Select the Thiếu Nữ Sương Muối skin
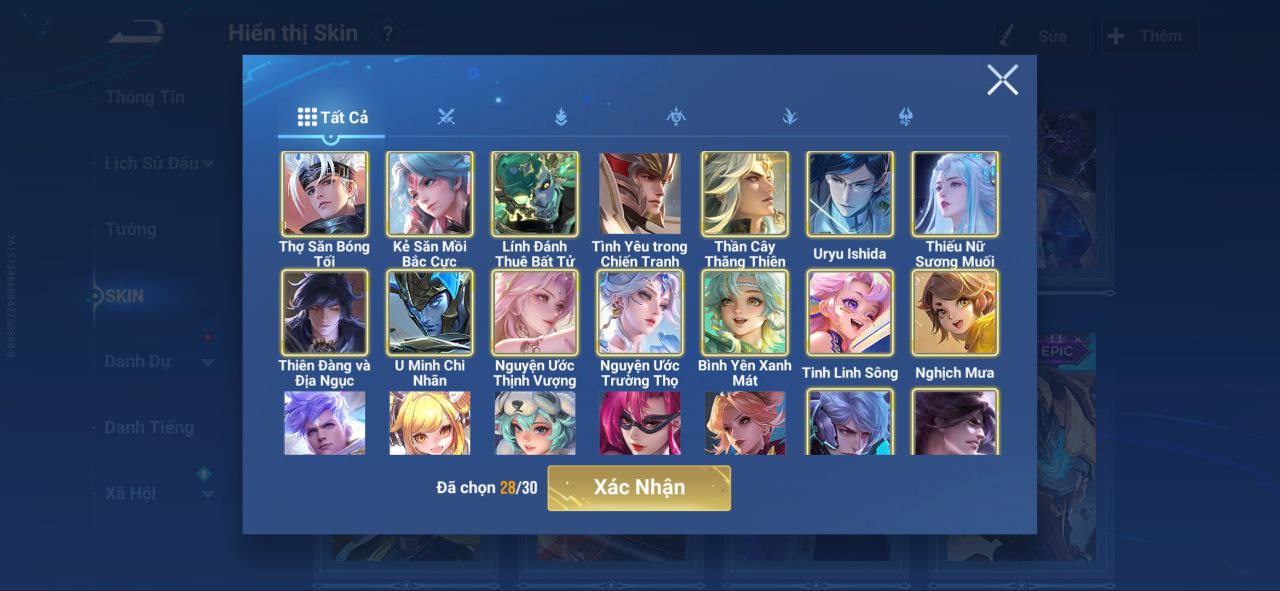 point(954,194)
